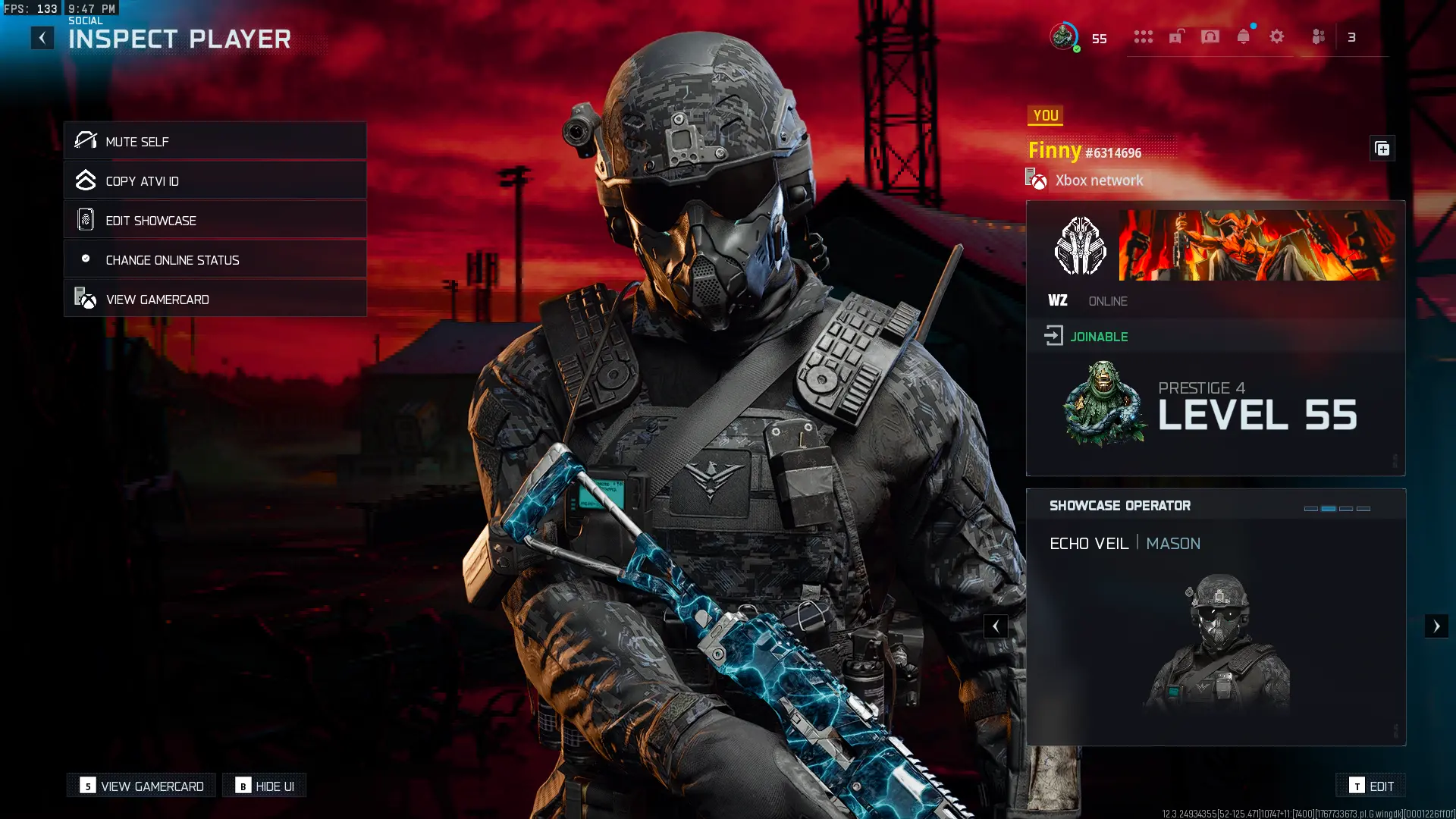
Task: Collapse the Inspect Player screen with the back arrow
Action: tap(42, 37)
